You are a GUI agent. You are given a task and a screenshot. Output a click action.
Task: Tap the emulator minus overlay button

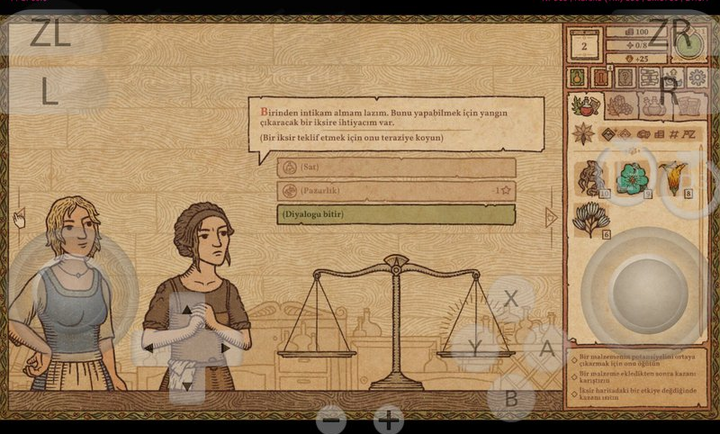pos(331,420)
